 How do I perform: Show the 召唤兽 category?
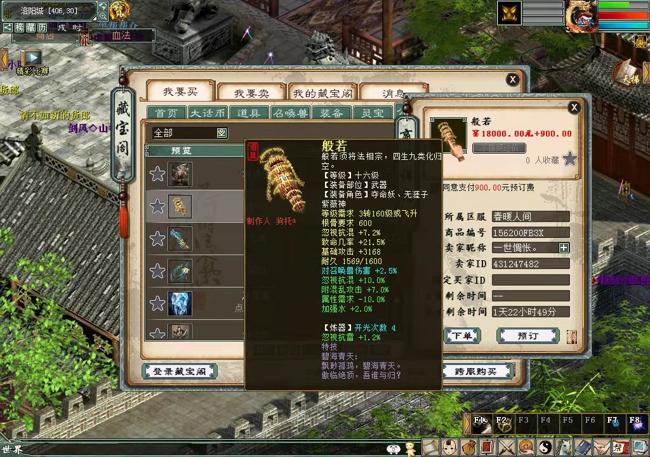pos(291,114)
